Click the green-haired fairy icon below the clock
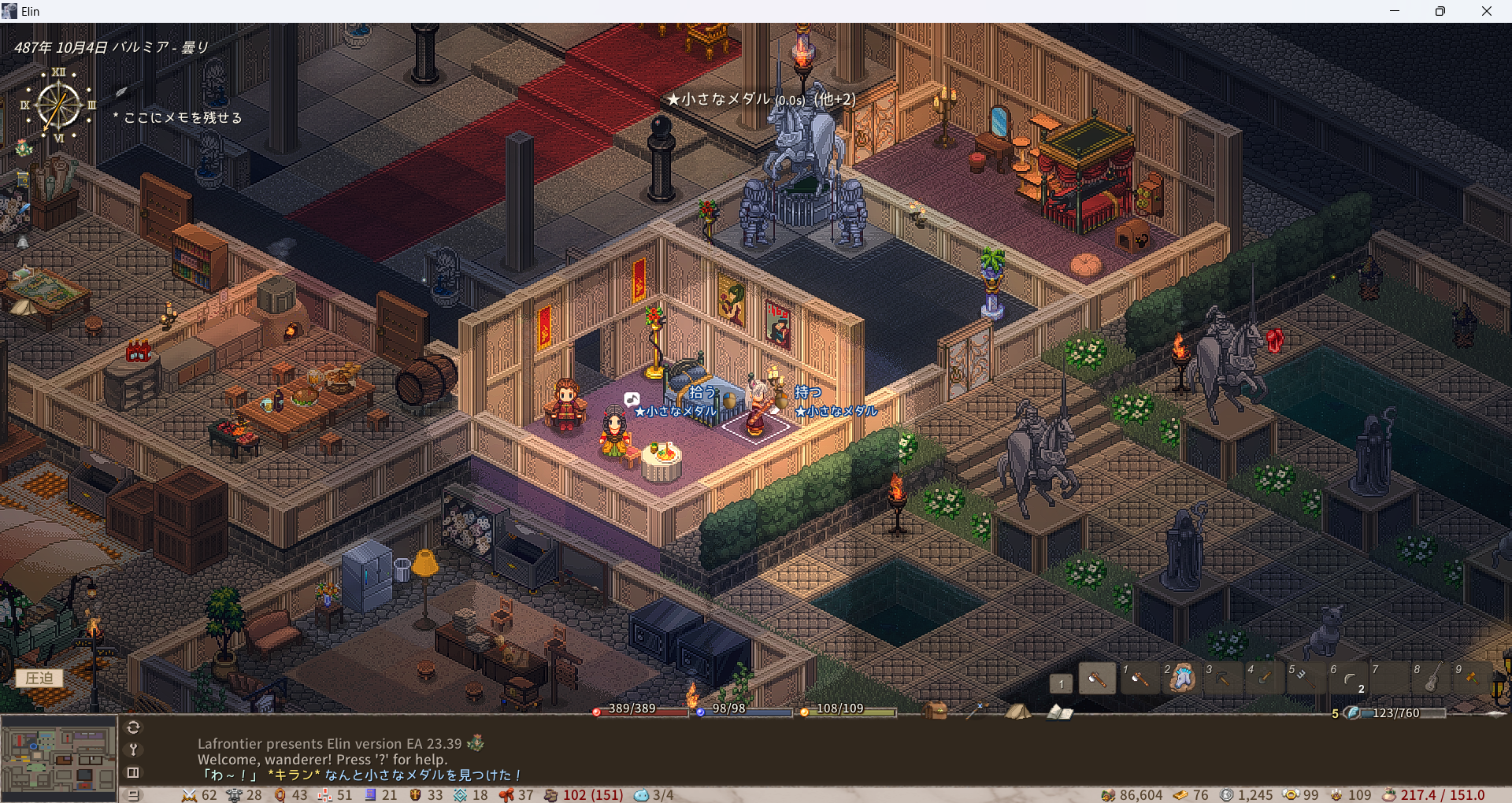 24,148
